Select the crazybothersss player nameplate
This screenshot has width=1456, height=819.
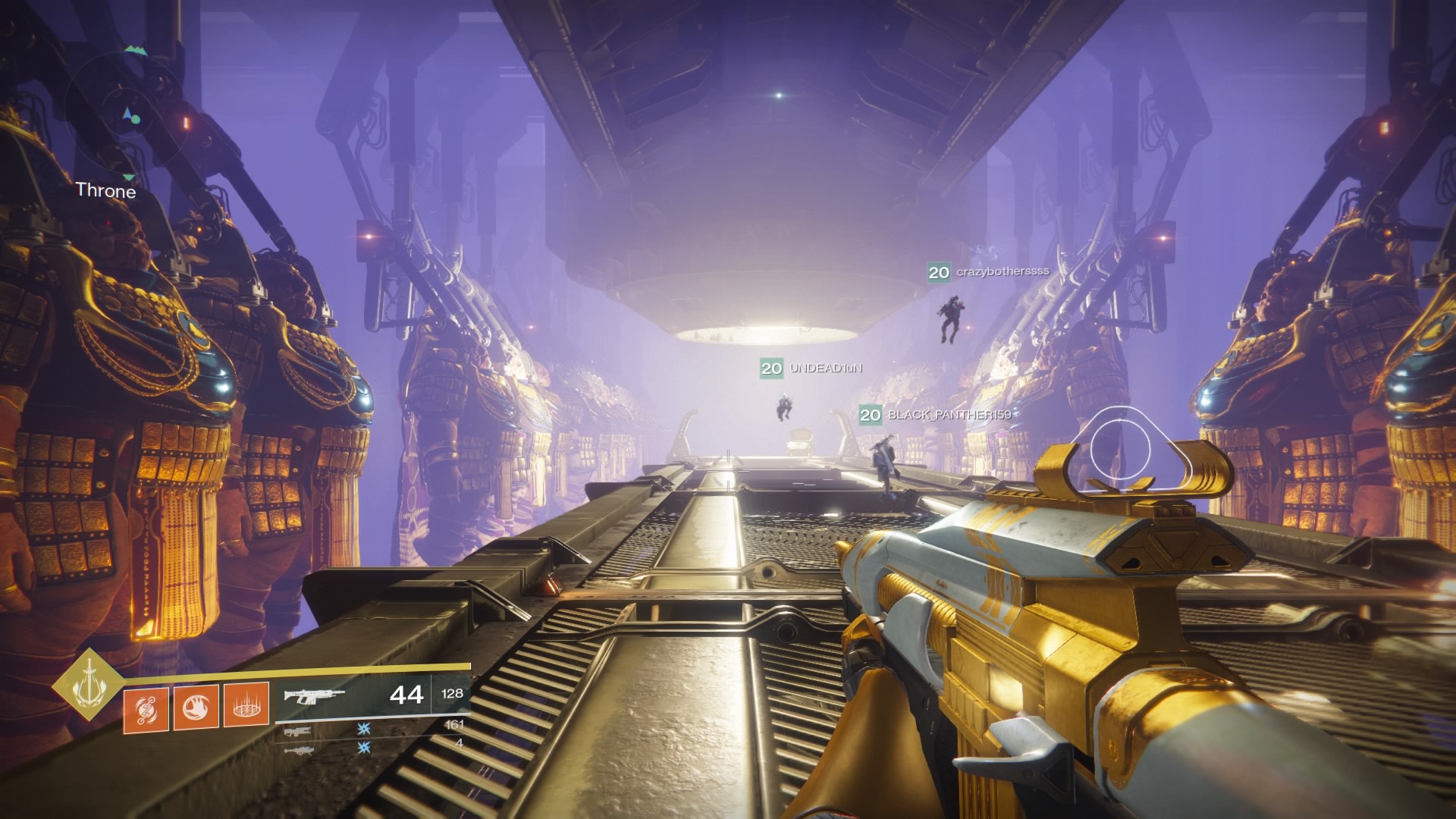pyautogui.click(x=988, y=271)
